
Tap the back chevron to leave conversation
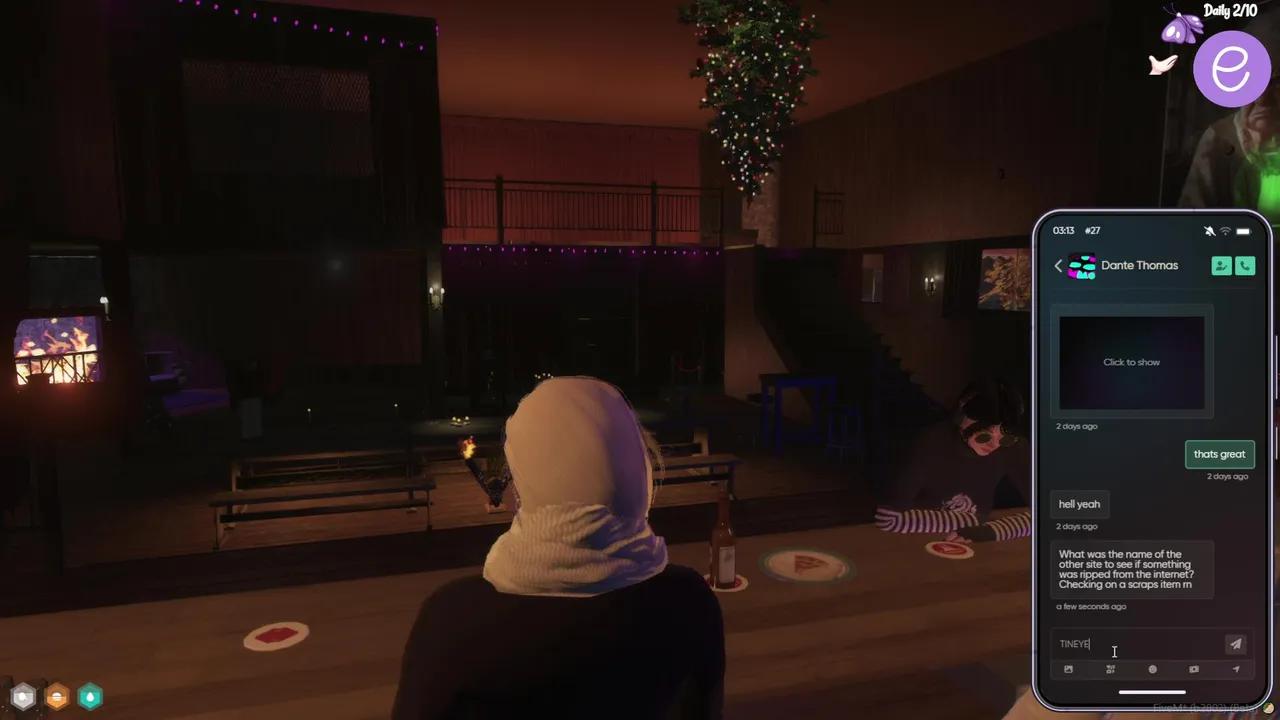1058,265
